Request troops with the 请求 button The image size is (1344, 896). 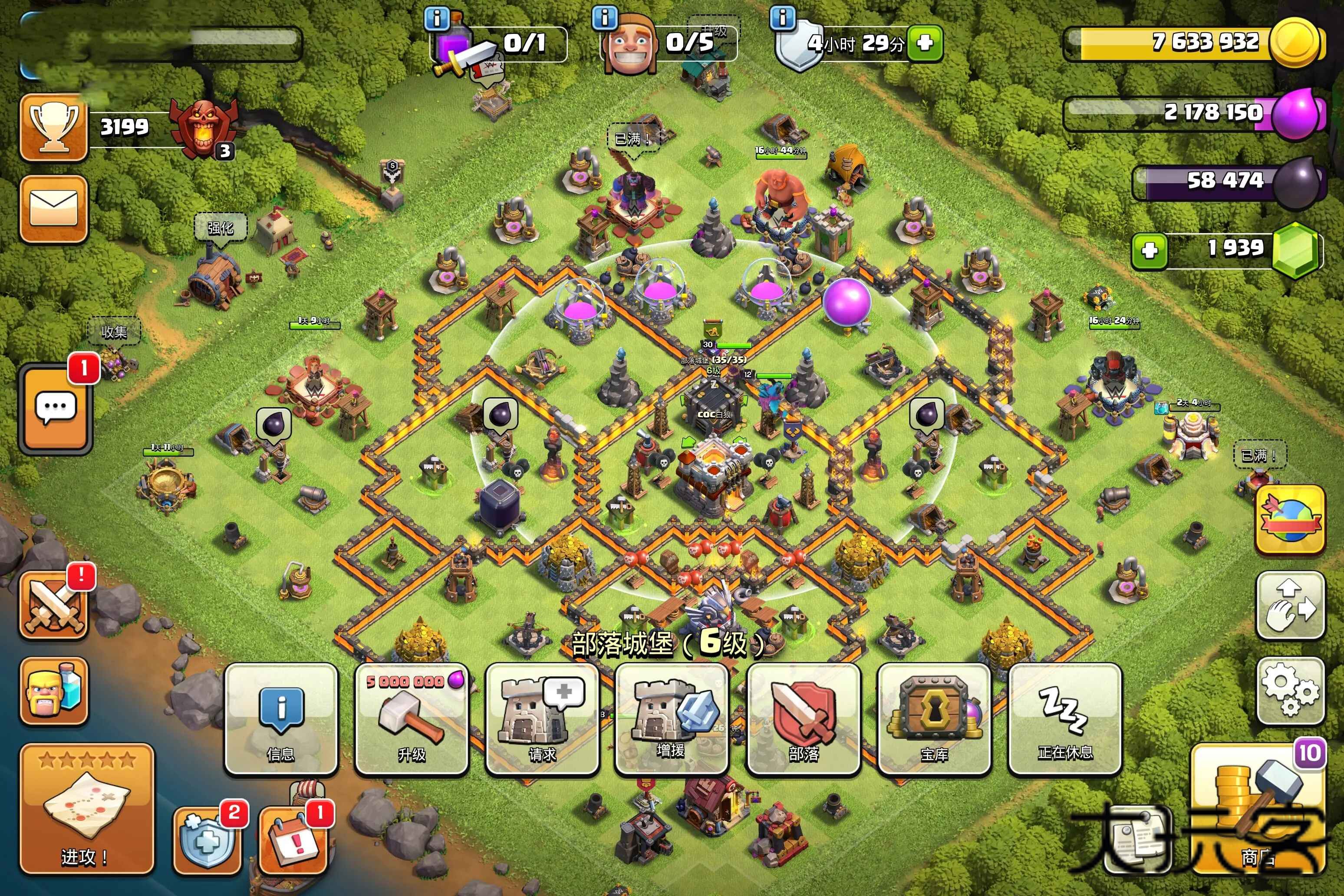point(542,719)
